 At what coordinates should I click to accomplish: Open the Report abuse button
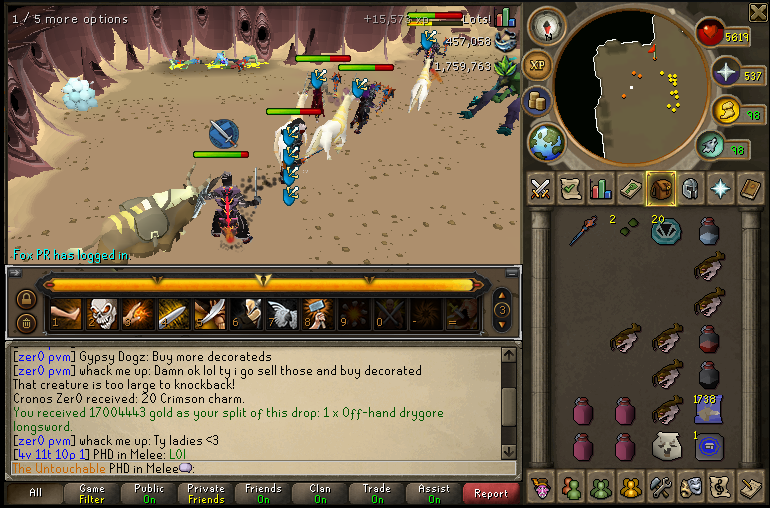point(491,493)
